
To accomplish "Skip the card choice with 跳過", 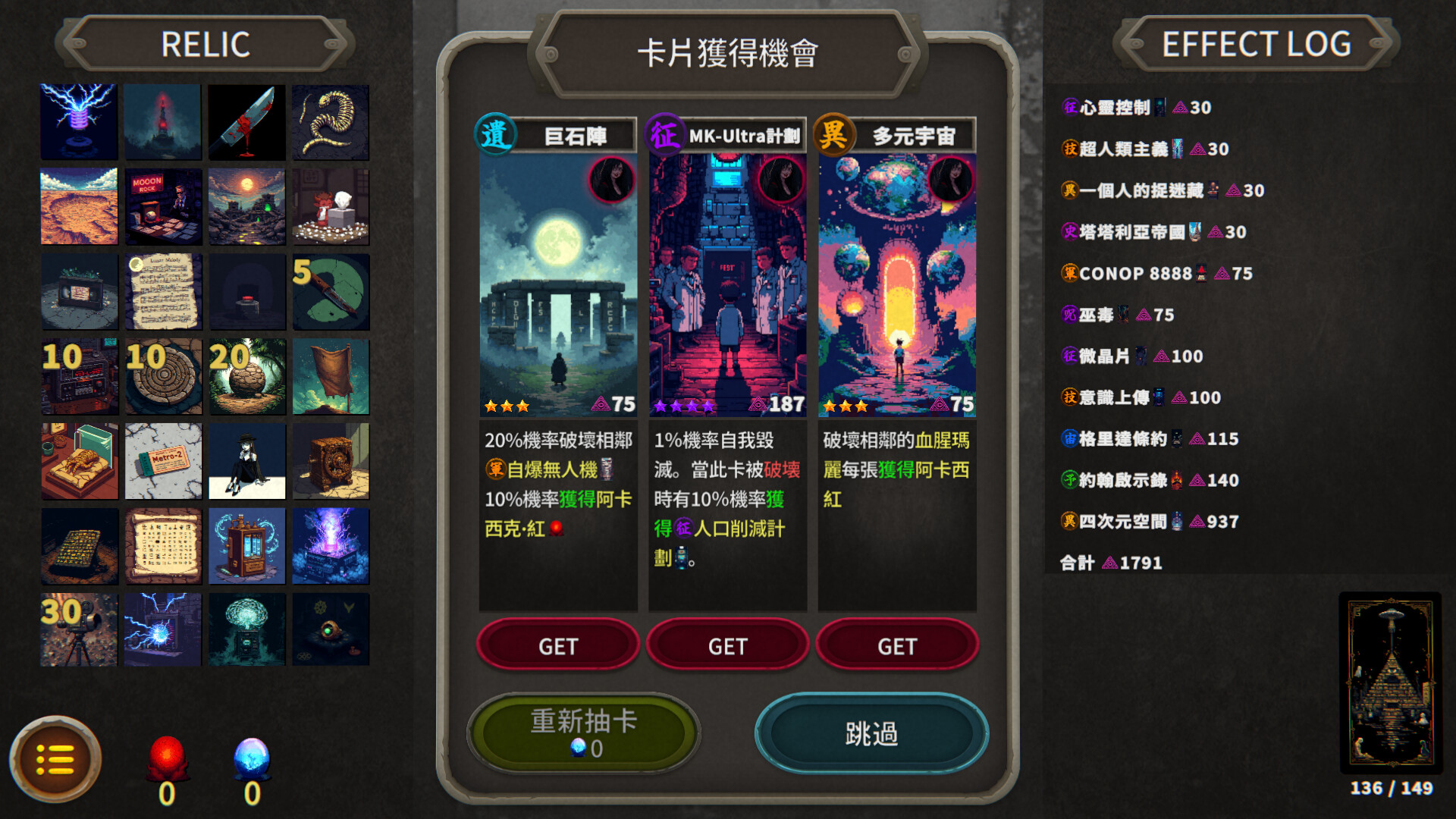I will 871,733.
